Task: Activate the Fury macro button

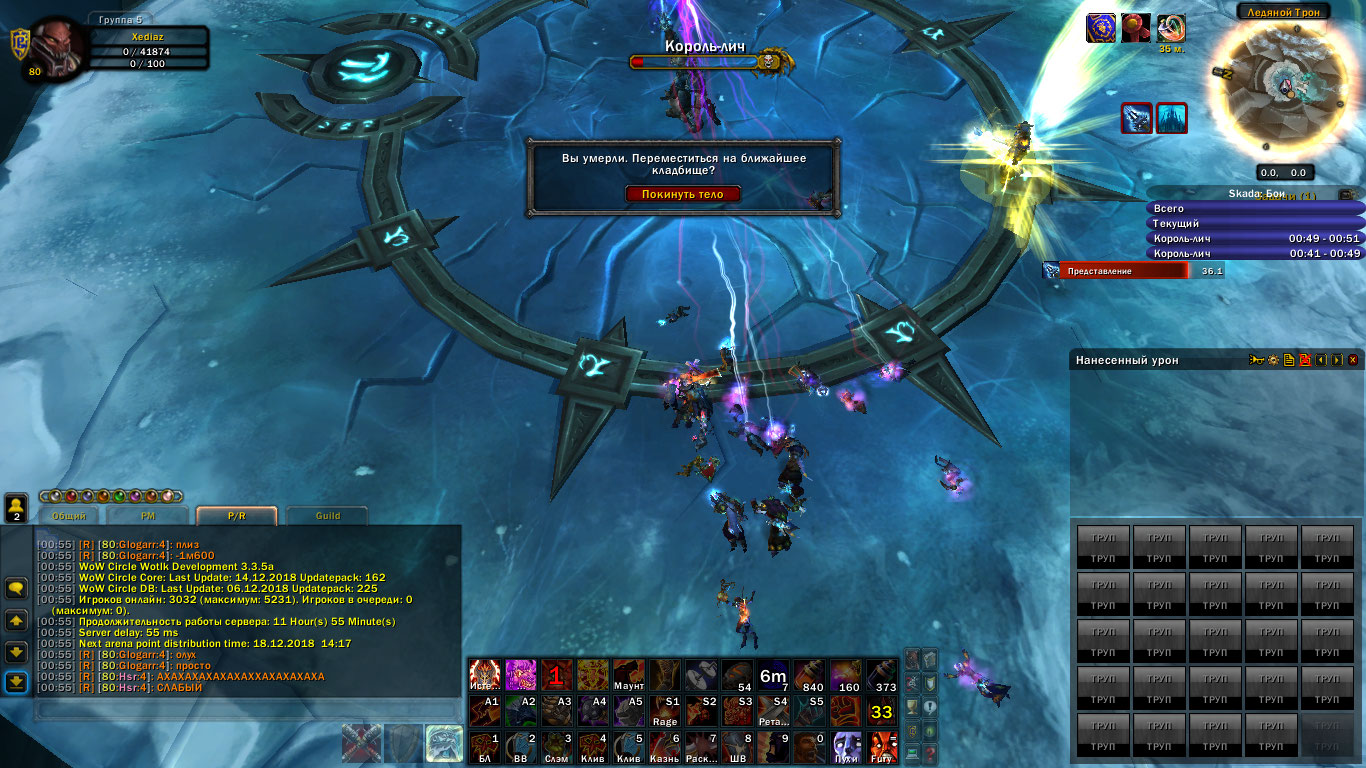Action: click(882, 747)
